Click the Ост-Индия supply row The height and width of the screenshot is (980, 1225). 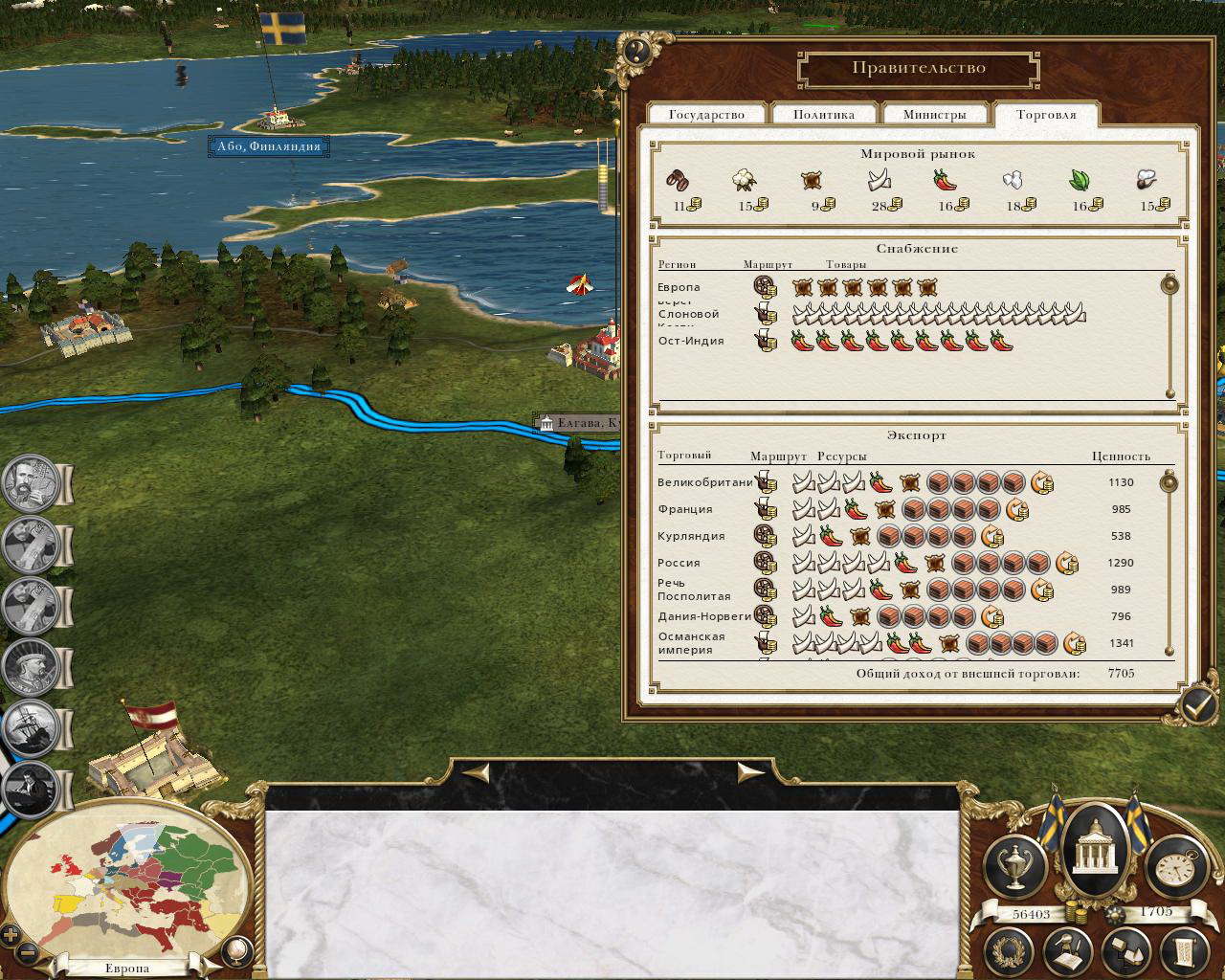(x=691, y=341)
